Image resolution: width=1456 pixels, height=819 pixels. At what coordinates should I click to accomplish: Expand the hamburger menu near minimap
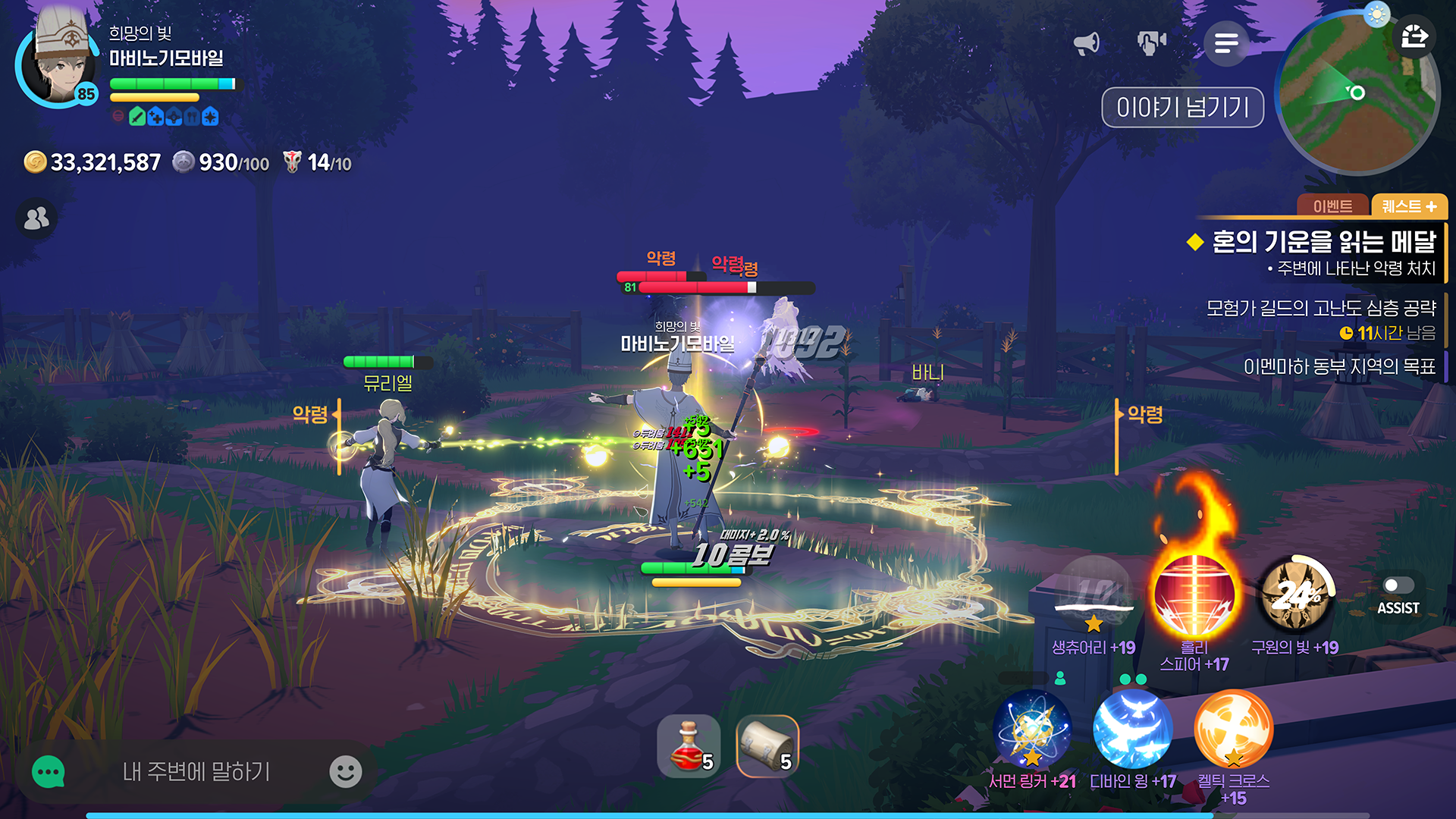tap(1226, 45)
